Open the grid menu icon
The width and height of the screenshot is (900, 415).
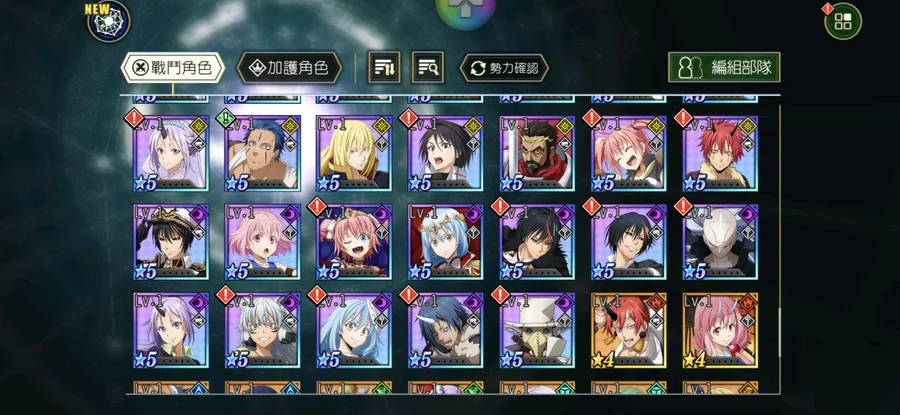click(843, 21)
